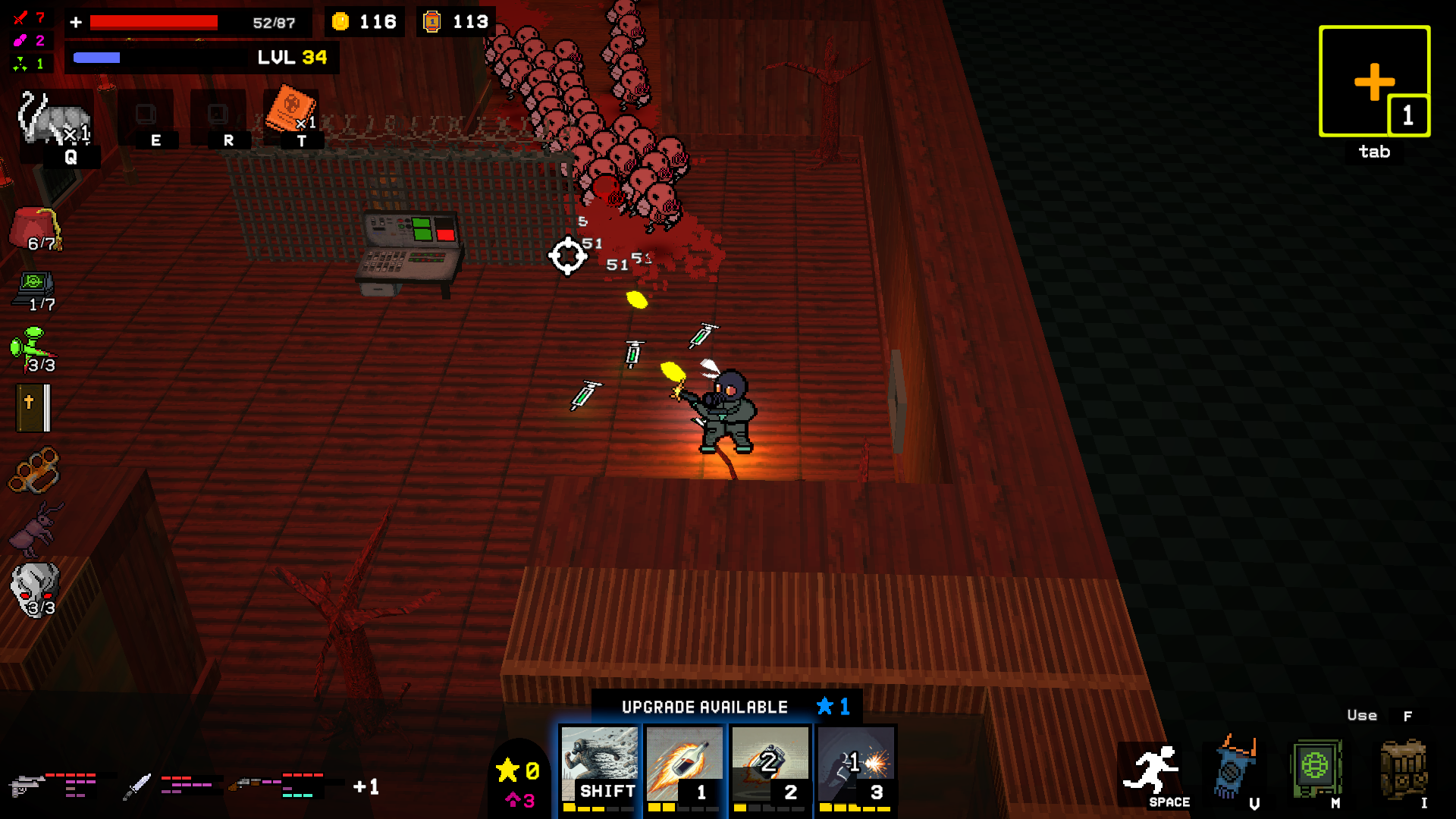
Task: Click the red fez hat passive item
Action: [x=36, y=227]
